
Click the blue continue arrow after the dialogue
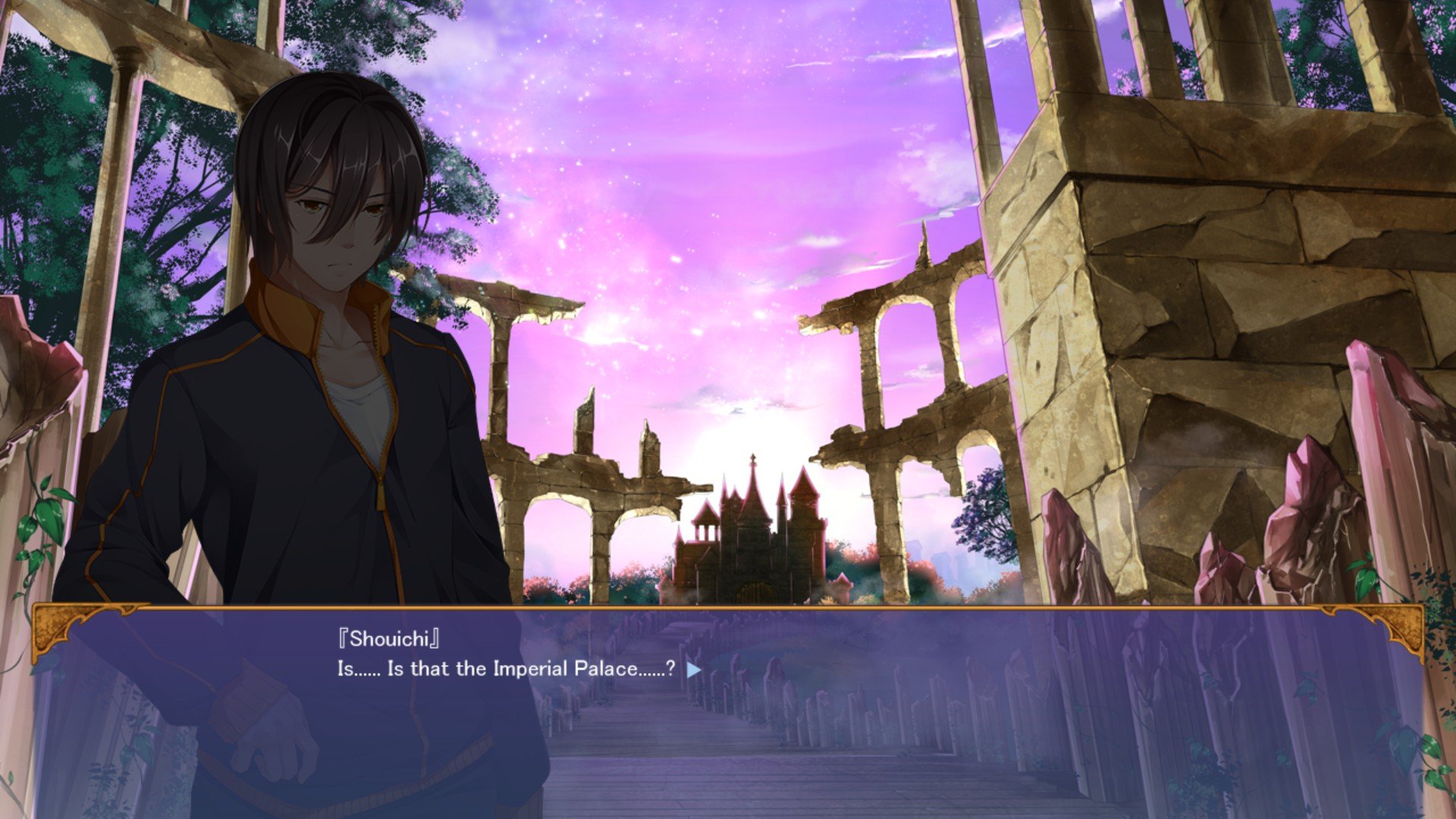click(x=693, y=670)
